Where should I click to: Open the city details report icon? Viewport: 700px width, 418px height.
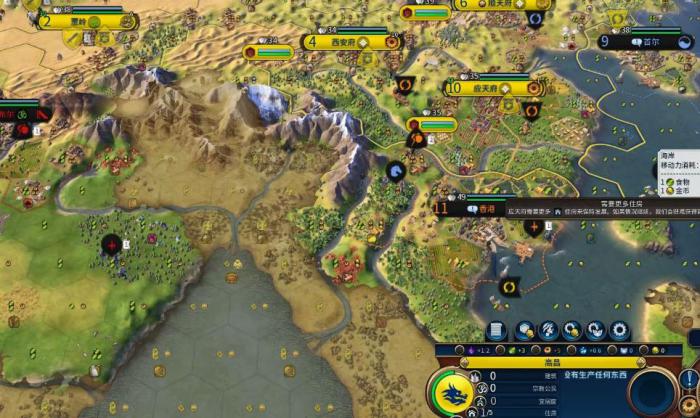pyautogui.click(x=496, y=330)
